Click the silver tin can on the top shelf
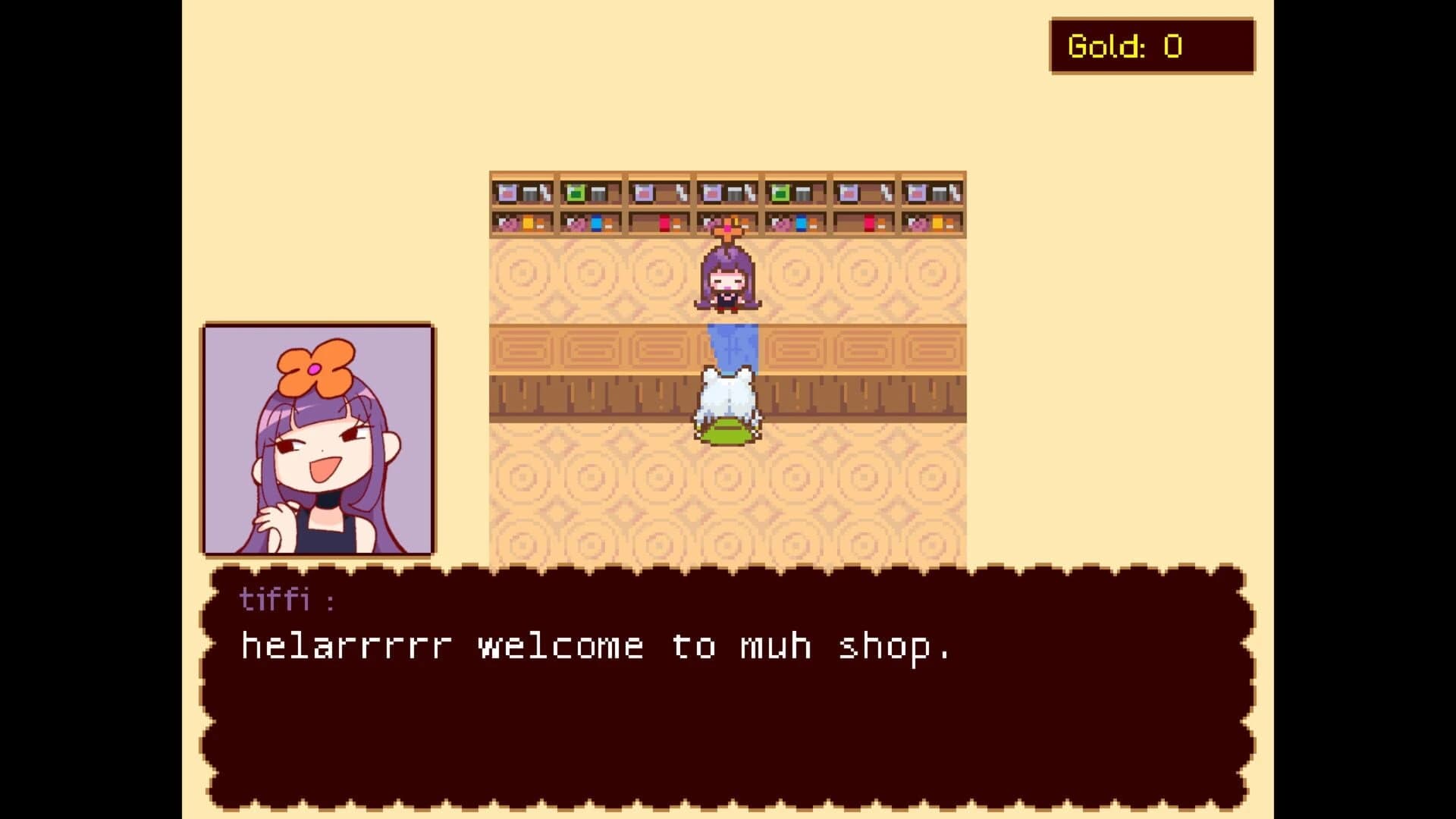The image size is (1456, 819). click(x=529, y=193)
